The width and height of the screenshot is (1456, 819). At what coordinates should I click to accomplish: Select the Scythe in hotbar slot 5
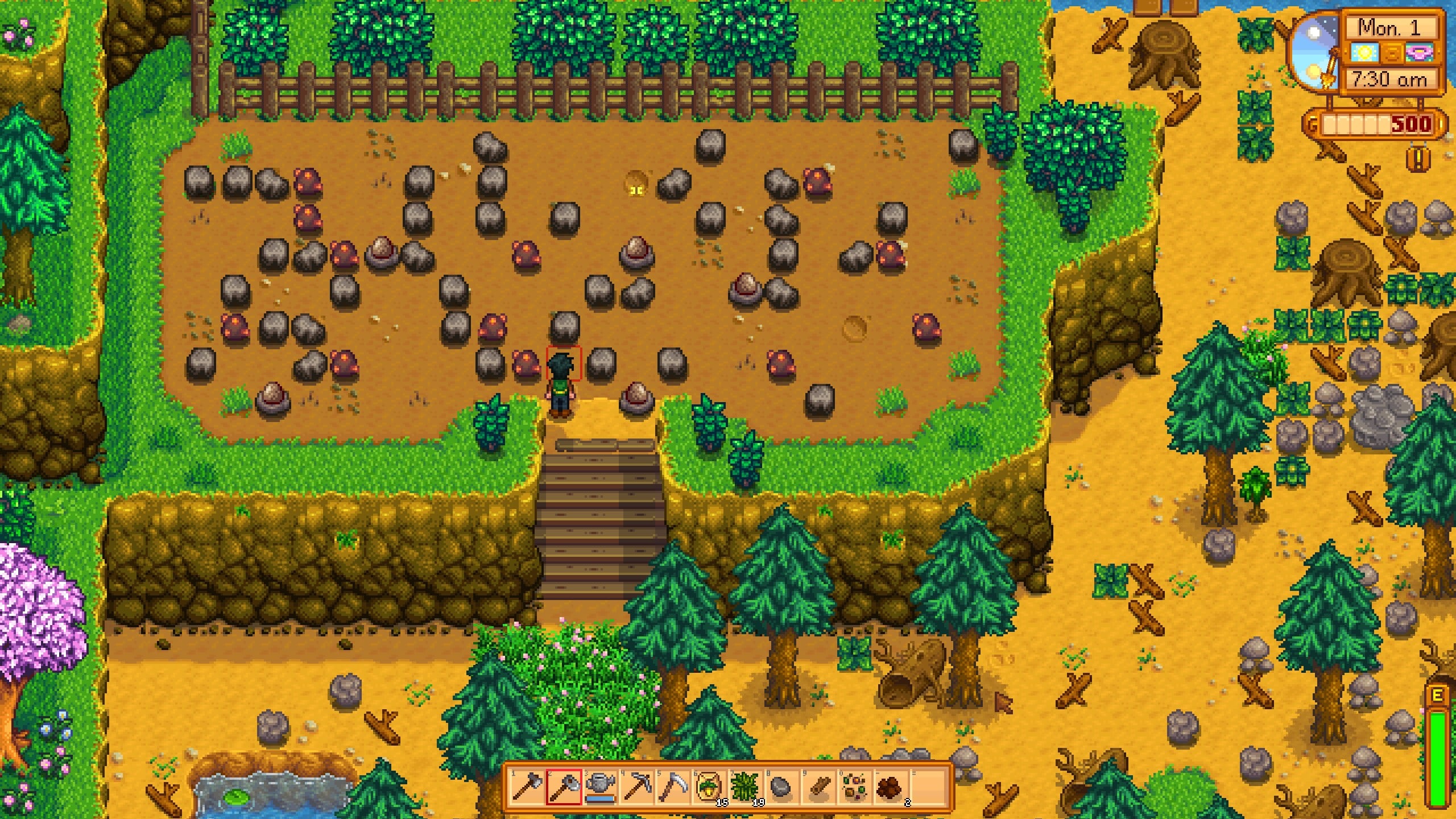[673, 787]
